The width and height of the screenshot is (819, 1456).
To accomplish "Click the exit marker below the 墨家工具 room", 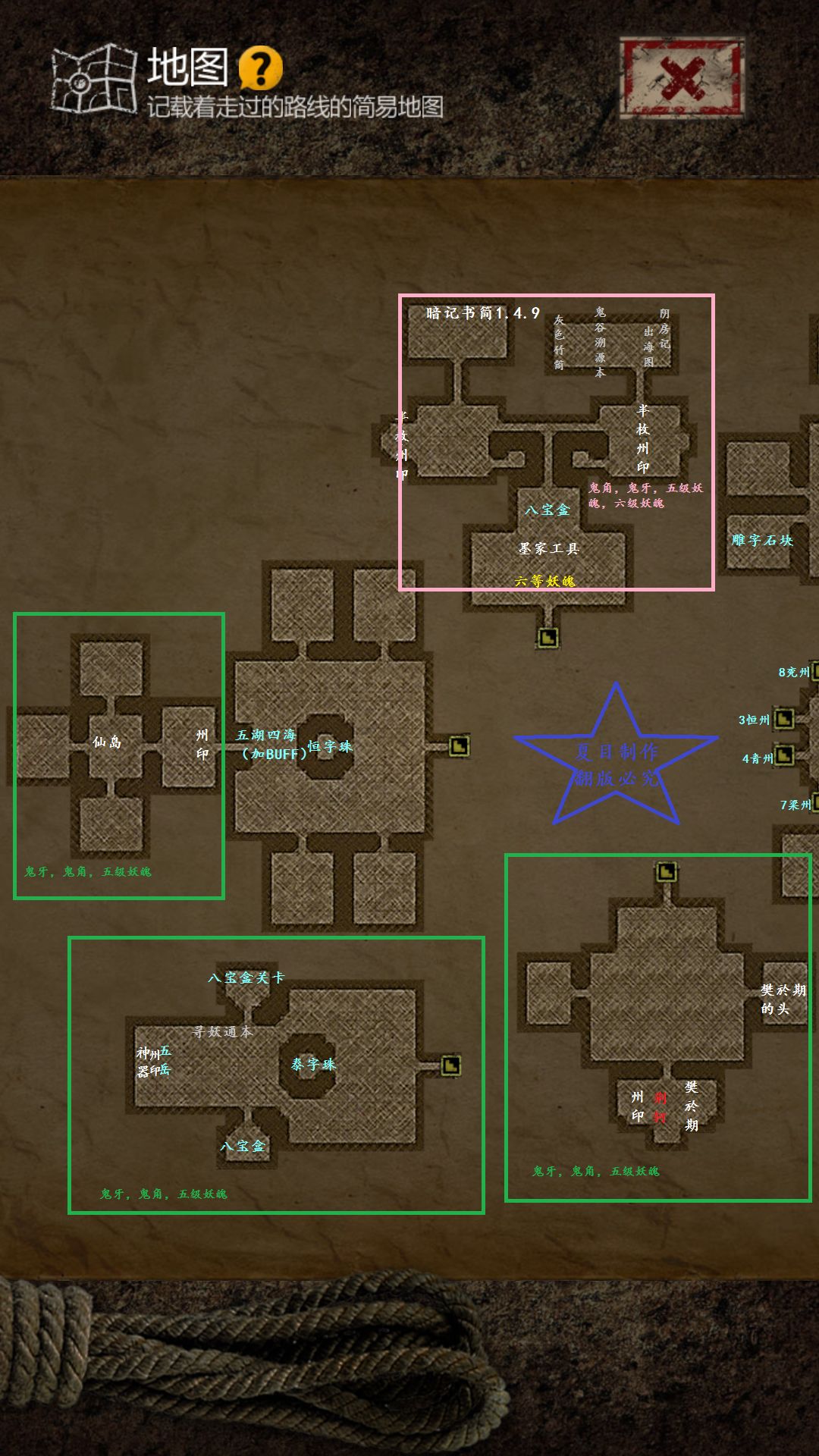I will [x=548, y=638].
